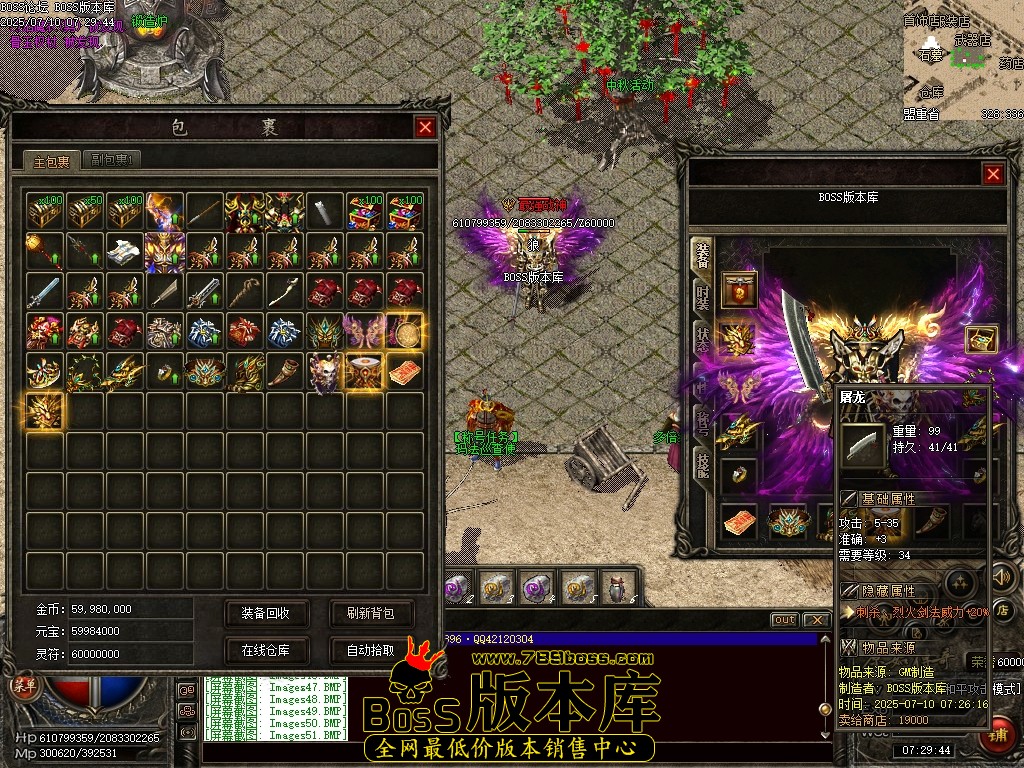This screenshot has height=768, width=1024.
Task: Refresh the bag with 刷新背包
Action: coord(370,613)
